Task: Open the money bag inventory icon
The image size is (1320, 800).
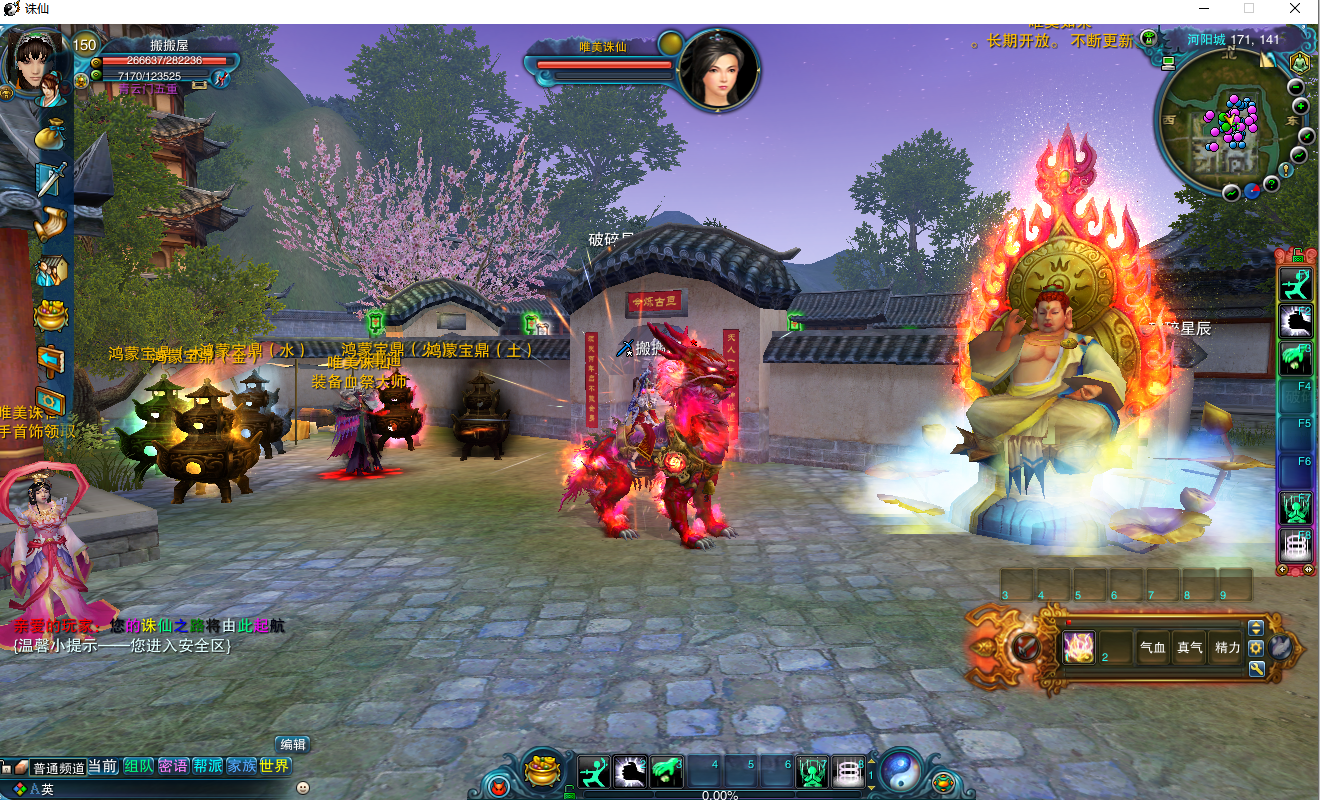Action: (x=49, y=136)
